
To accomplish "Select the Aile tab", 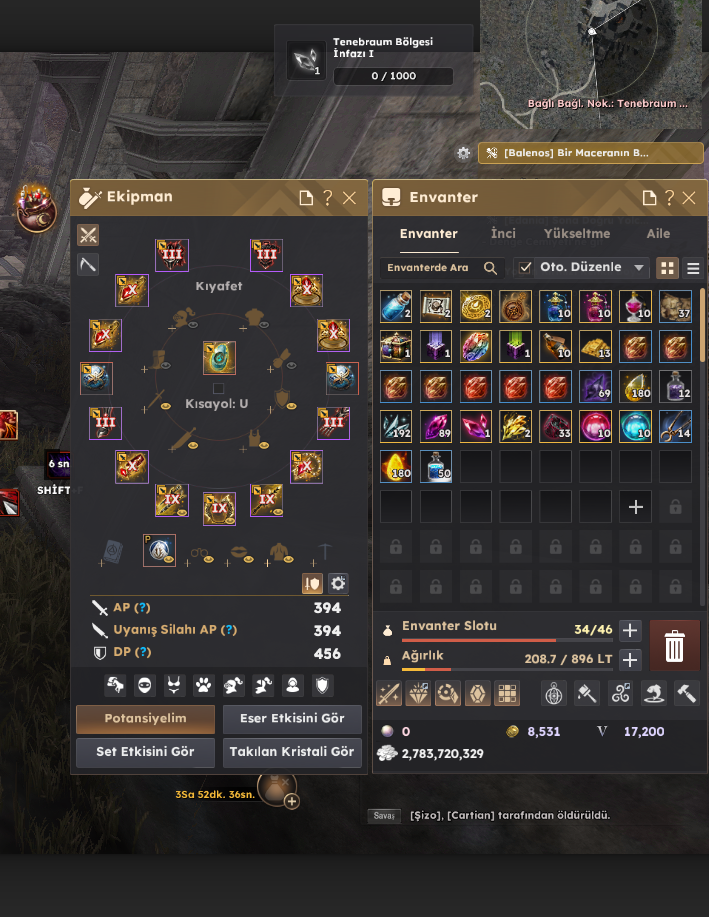I will (658, 234).
